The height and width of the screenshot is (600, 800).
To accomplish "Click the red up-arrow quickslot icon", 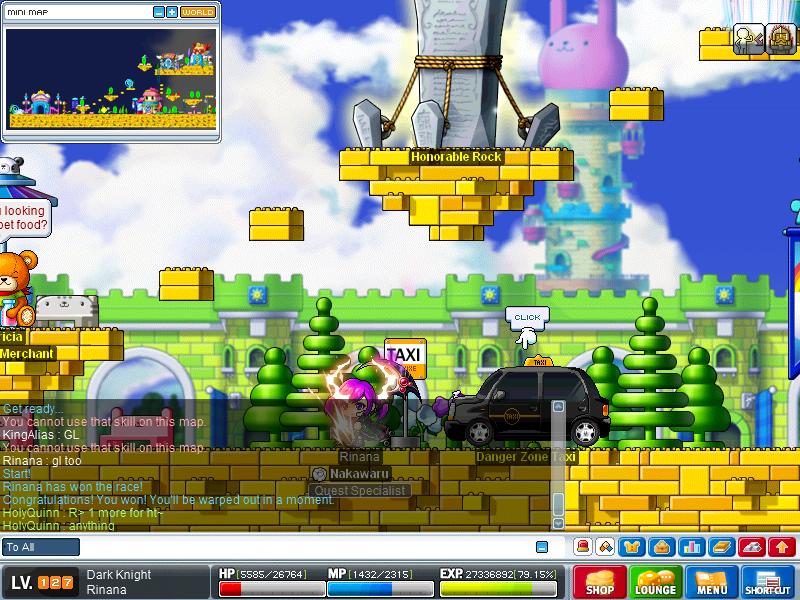I will click(781, 547).
